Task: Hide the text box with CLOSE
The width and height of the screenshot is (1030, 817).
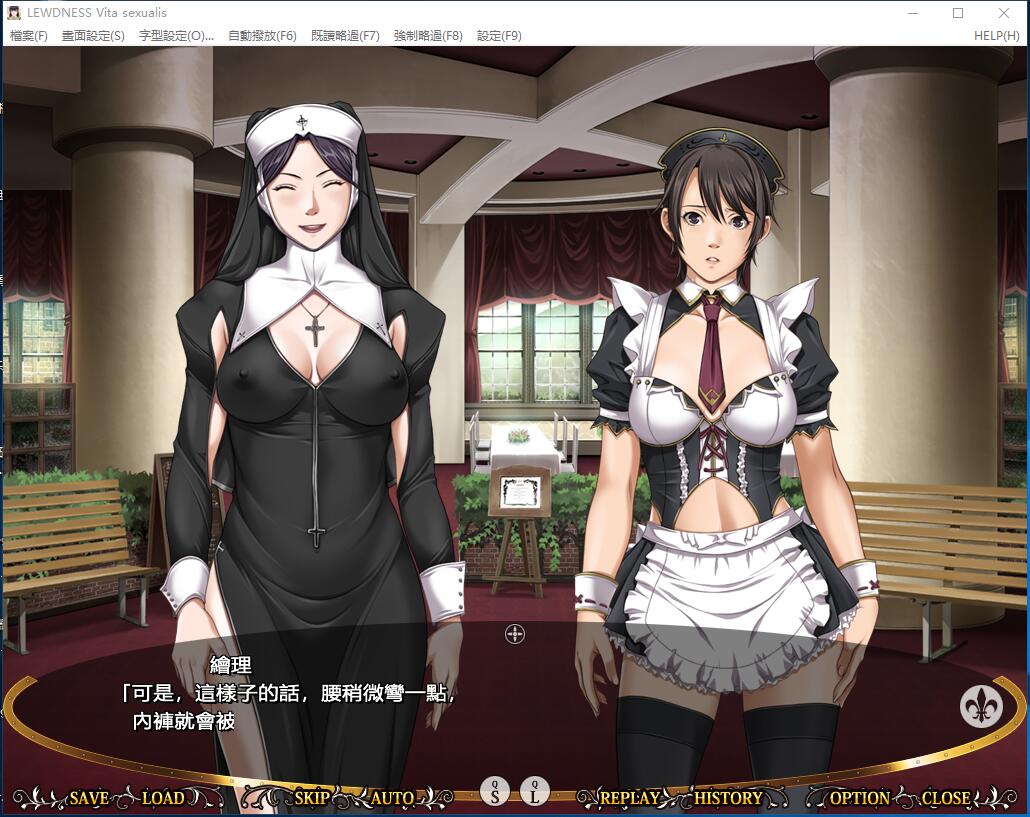Action: 945,798
